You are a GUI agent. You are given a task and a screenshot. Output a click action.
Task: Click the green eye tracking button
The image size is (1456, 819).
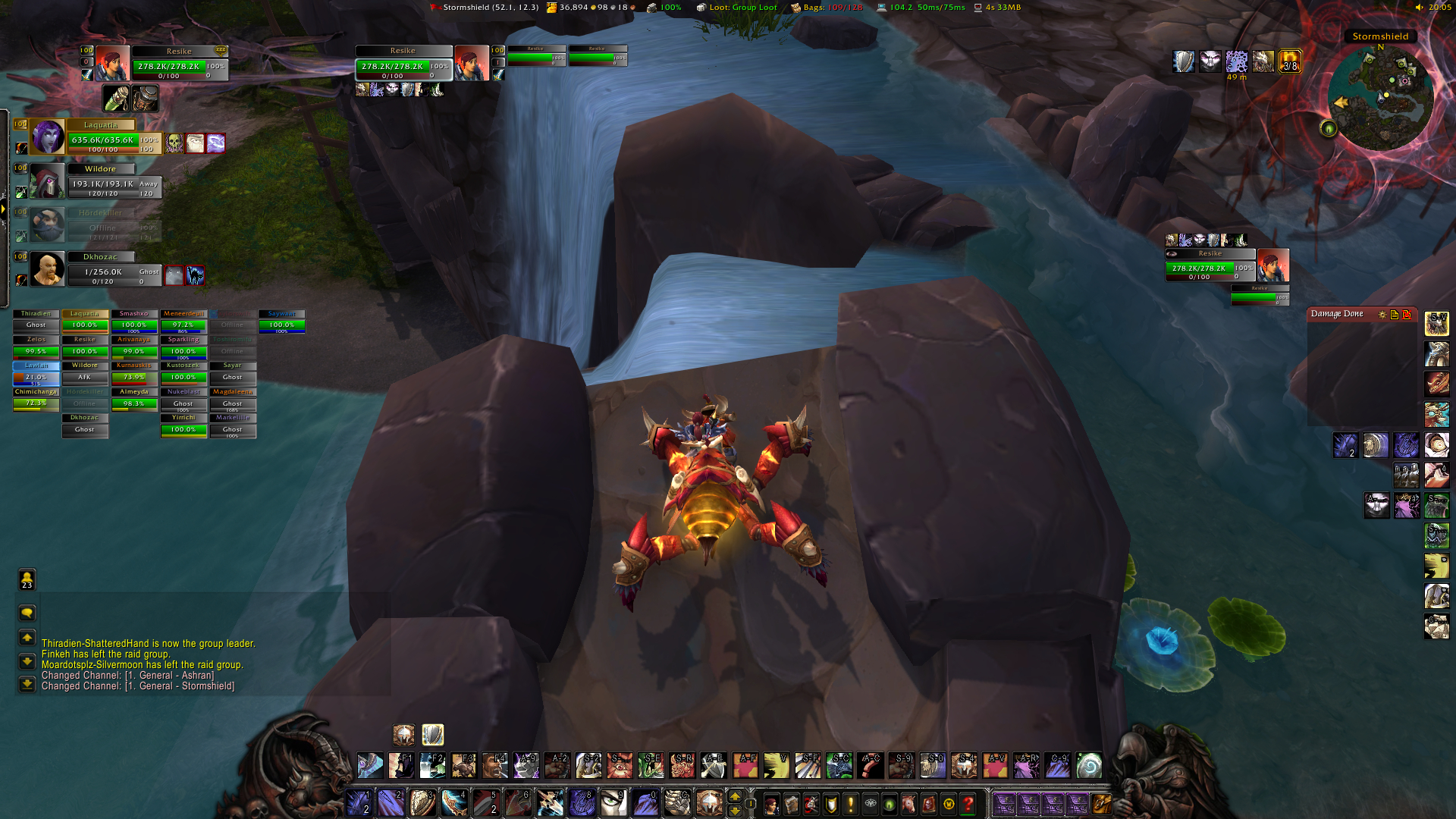tap(1328, 129)
